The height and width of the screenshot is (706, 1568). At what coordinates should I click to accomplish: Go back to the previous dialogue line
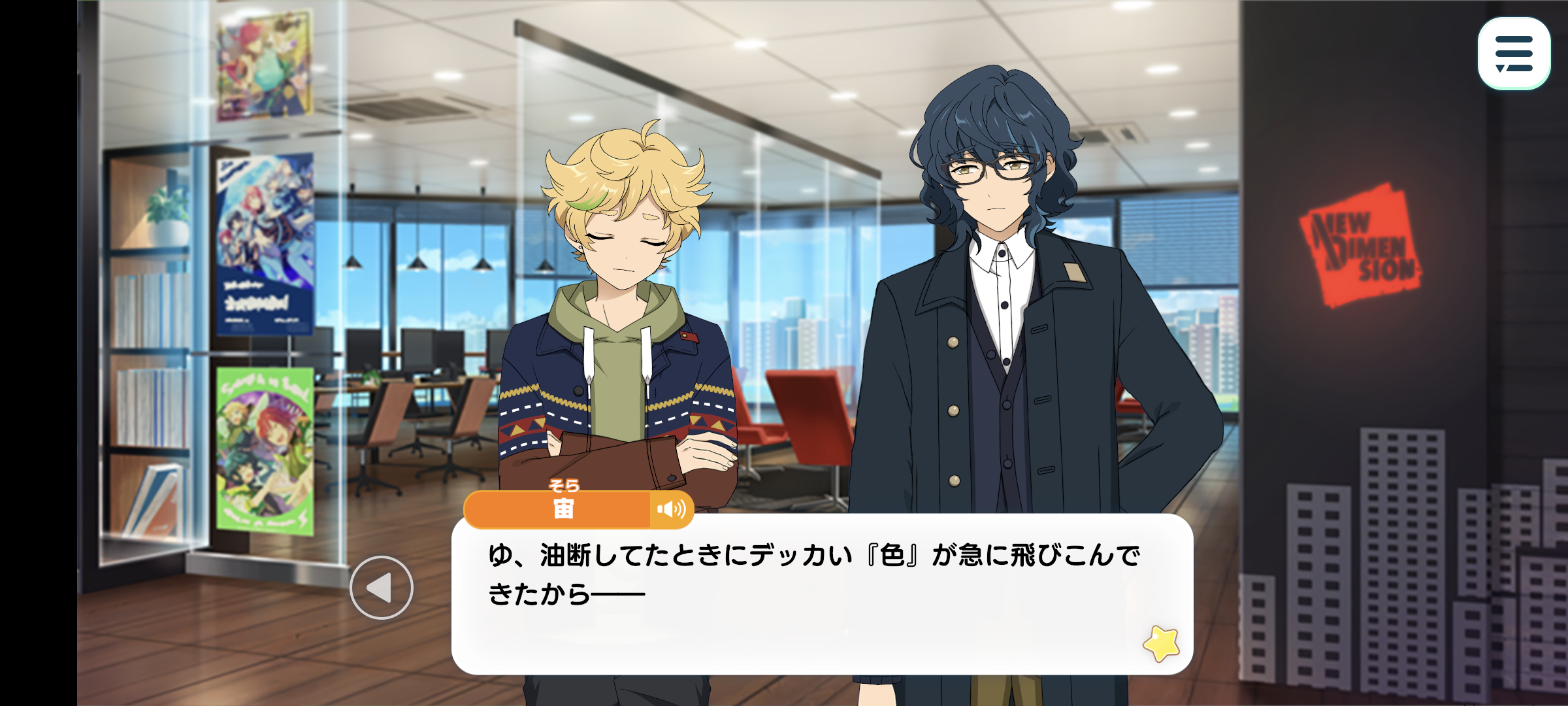point(382,588)
